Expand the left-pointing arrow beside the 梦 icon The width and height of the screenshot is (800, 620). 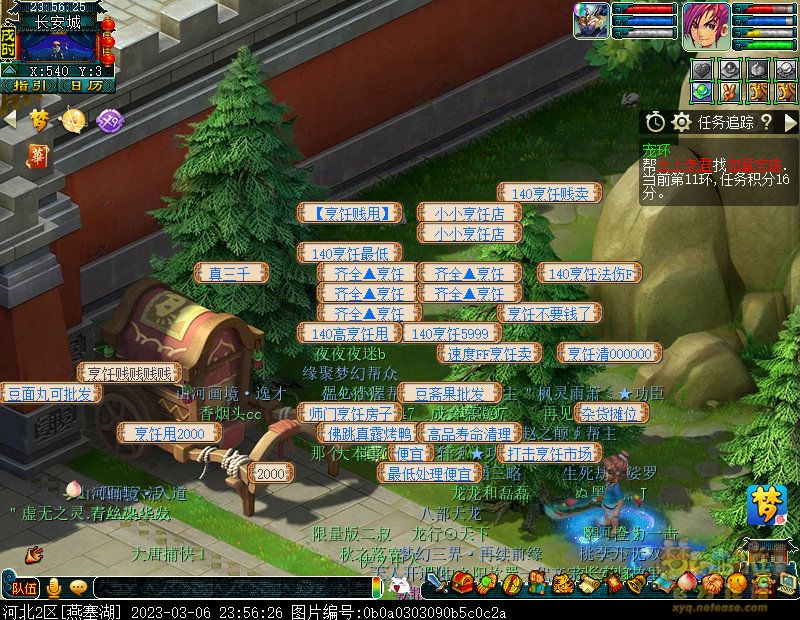pos(10,120)
